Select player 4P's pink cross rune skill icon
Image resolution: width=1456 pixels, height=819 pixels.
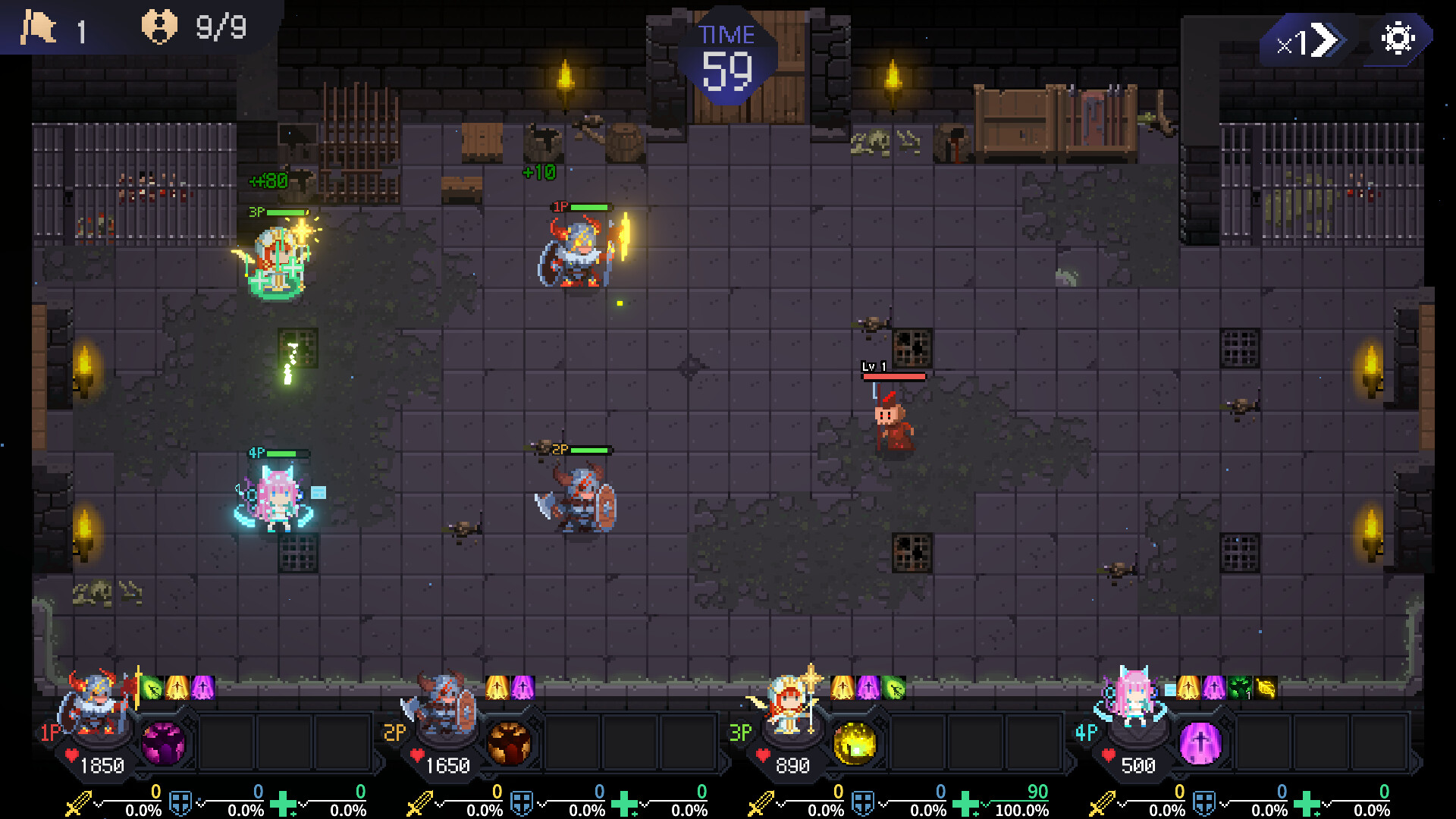[1199, 744]
